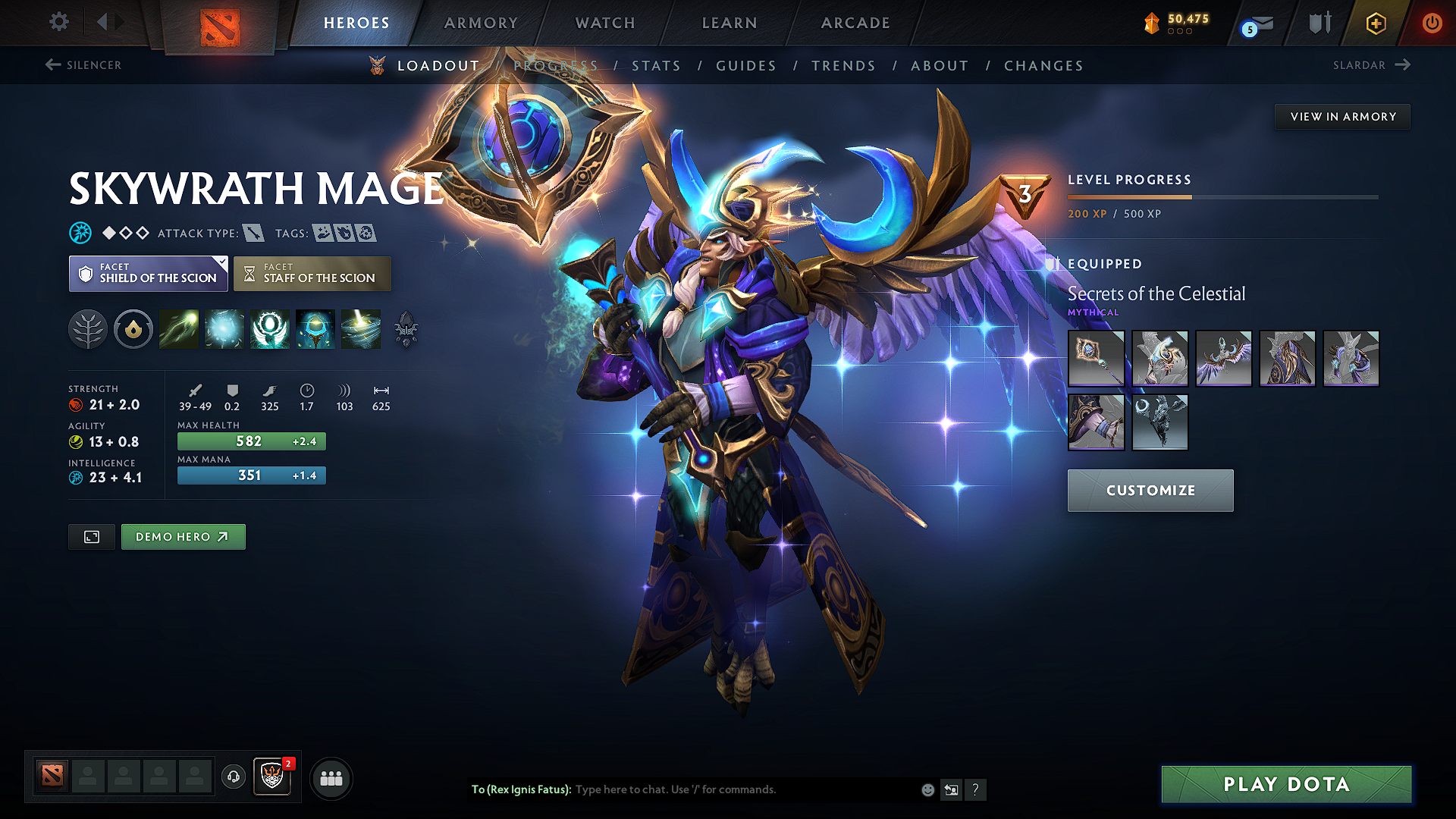Switch to the Staff of the Scion facet
This screenshot has height=819, width=1456.
pos(312,273)
